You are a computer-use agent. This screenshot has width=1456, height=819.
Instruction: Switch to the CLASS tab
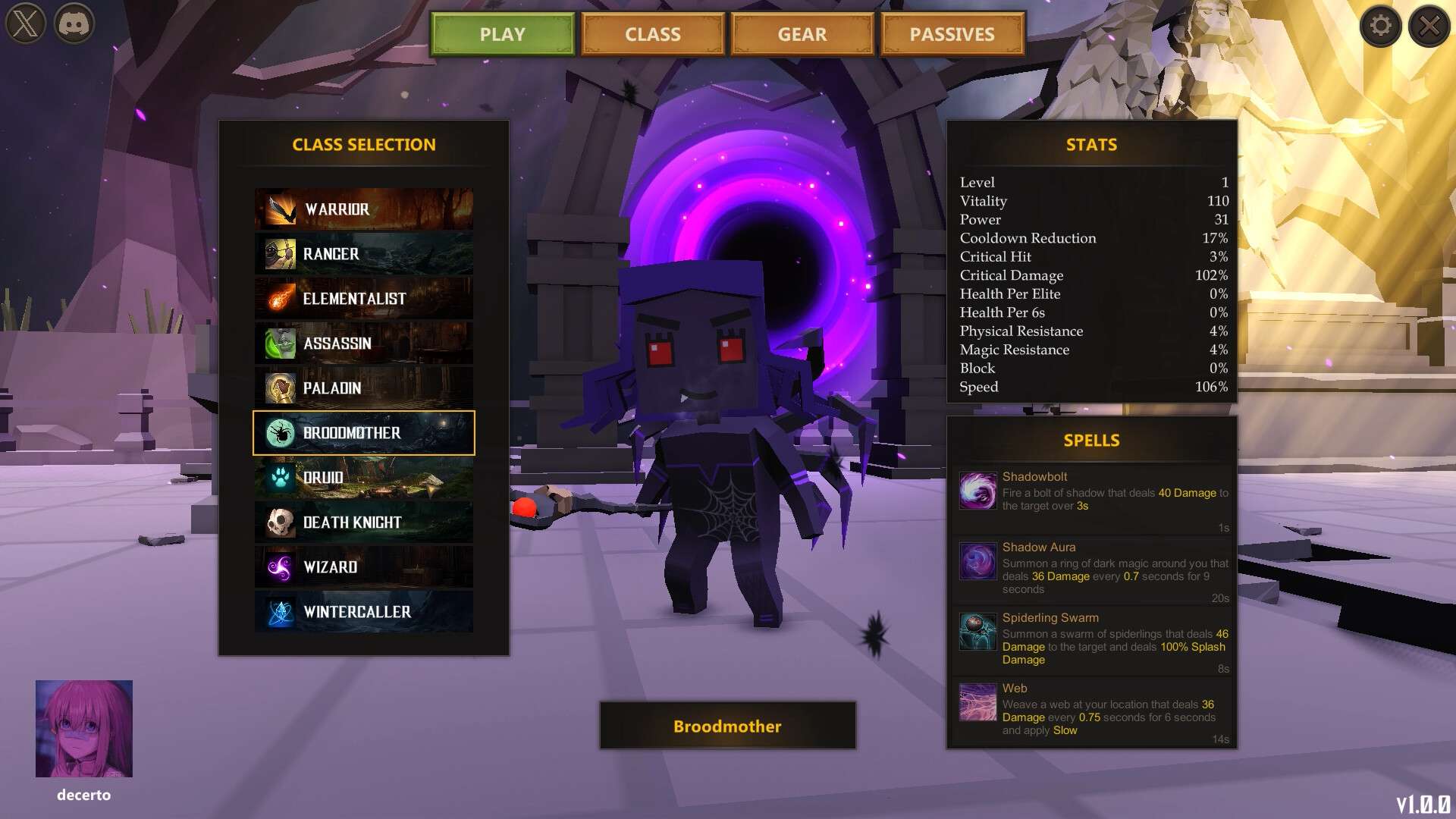click(x=652, y=34)
